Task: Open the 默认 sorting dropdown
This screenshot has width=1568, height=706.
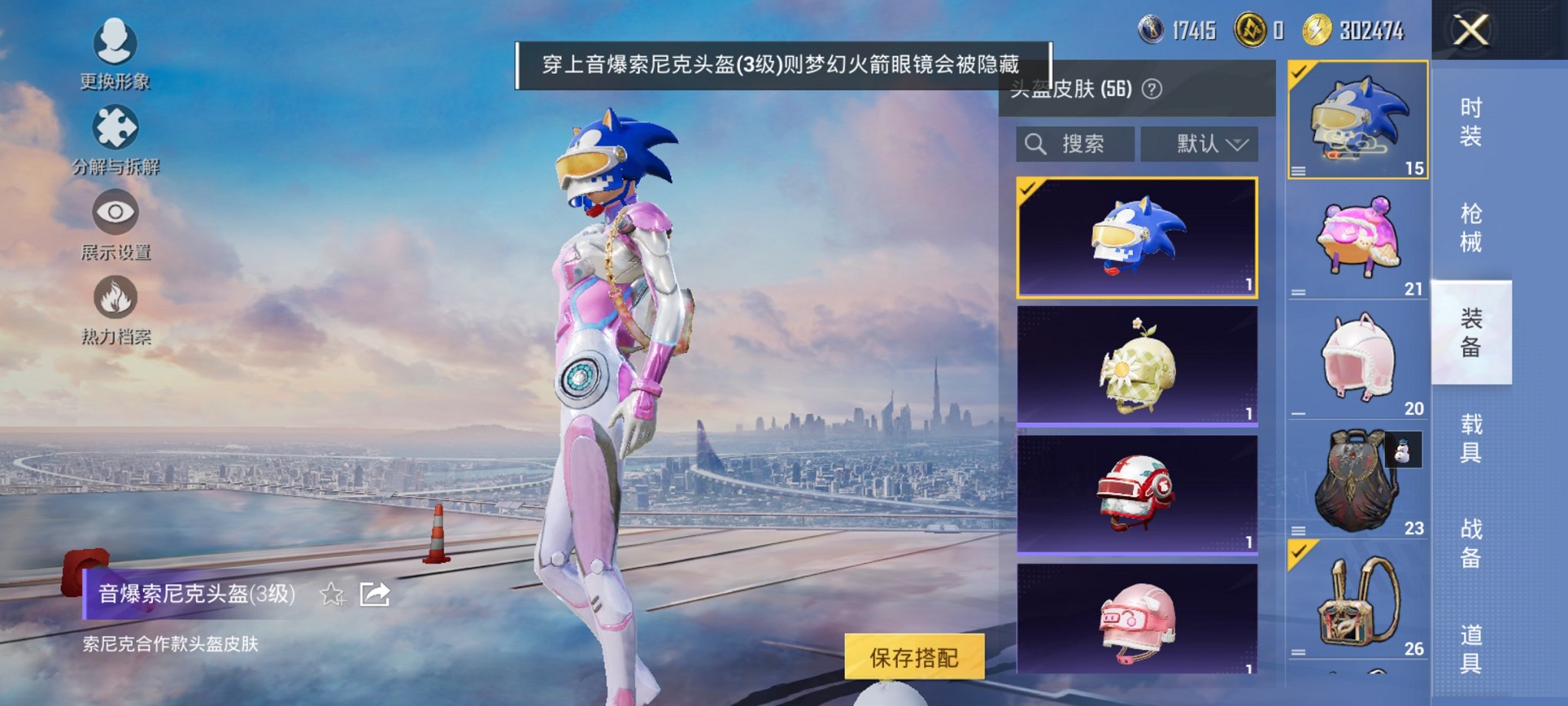Action: tap(1196, 145)
